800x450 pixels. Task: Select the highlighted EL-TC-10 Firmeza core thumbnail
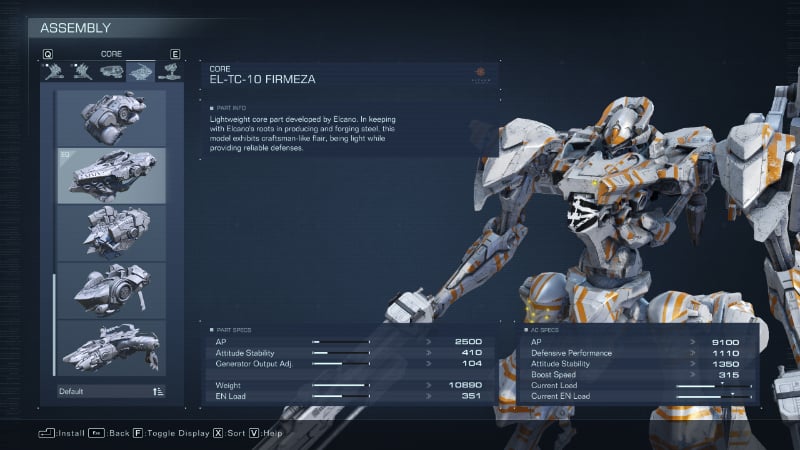tap(111, 175)
